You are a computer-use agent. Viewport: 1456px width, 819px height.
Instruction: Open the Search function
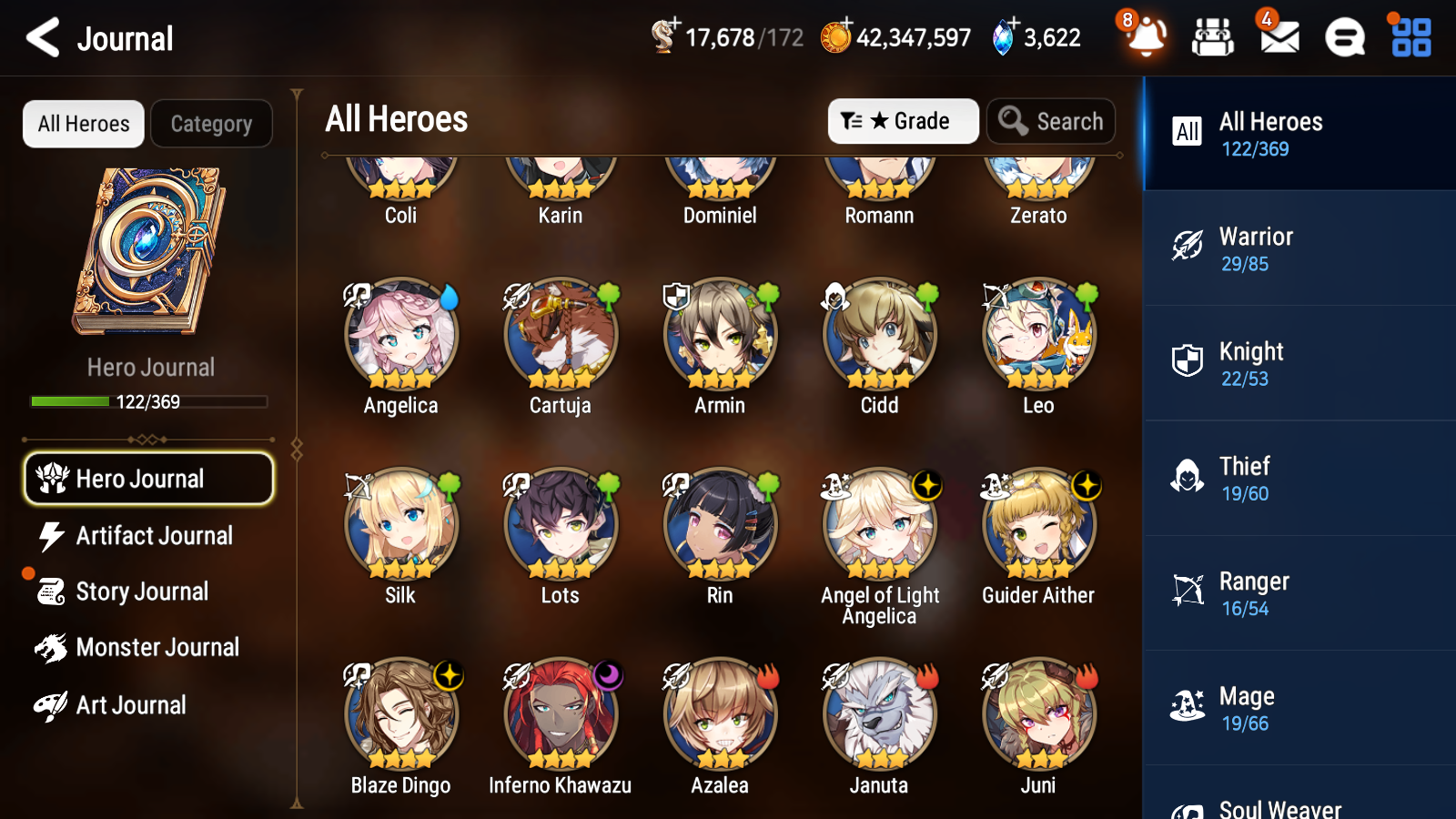click(x=1051, y=121)
